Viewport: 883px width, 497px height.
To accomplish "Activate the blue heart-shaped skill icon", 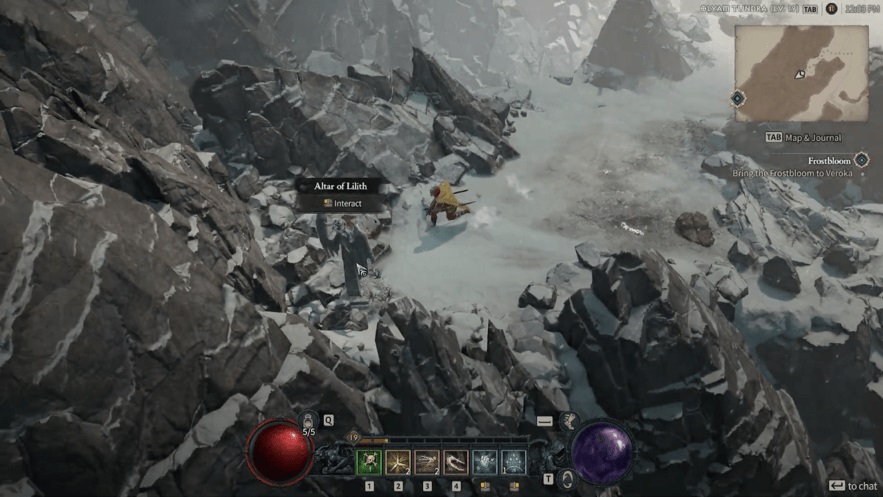I will (x=485, y=462).
